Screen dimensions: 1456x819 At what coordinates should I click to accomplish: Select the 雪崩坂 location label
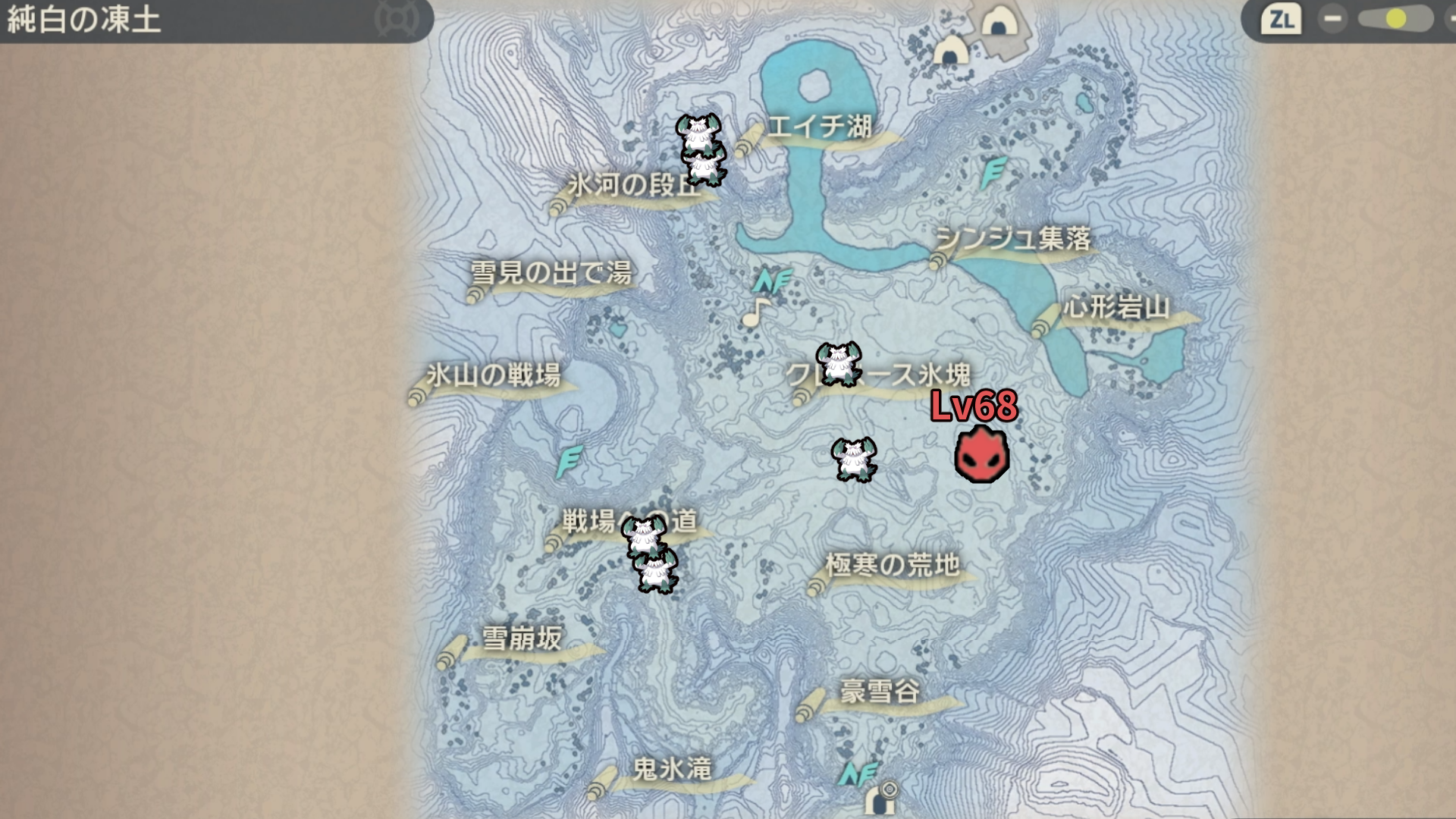(522, 639)
